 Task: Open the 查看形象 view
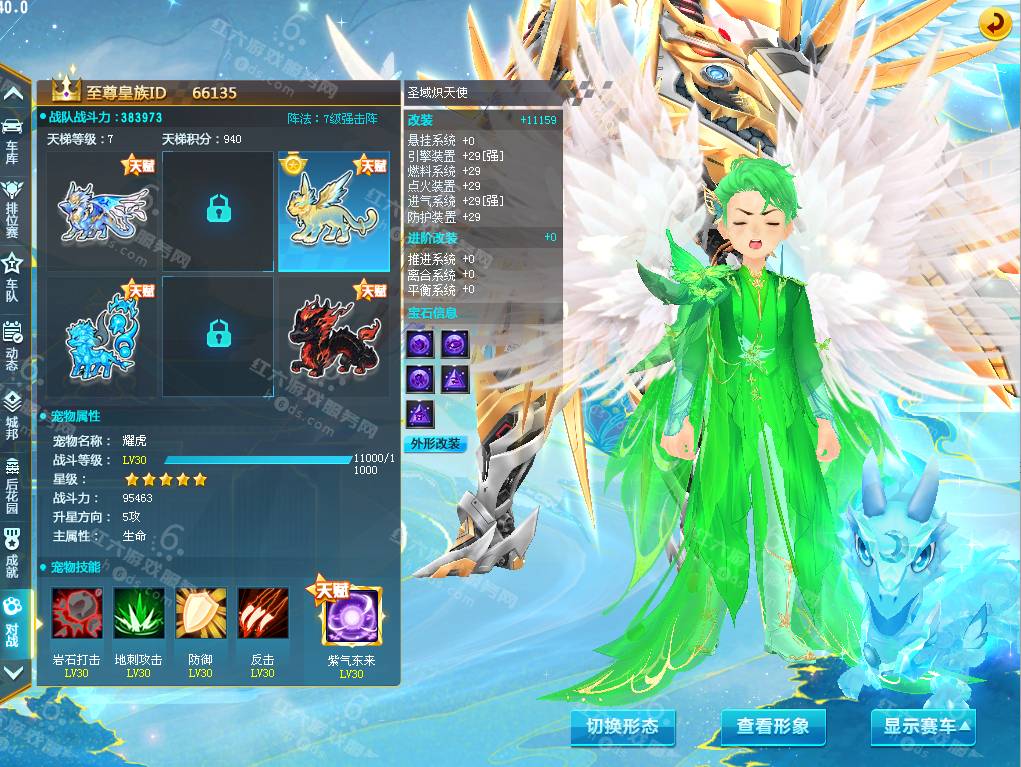[772, 727]
